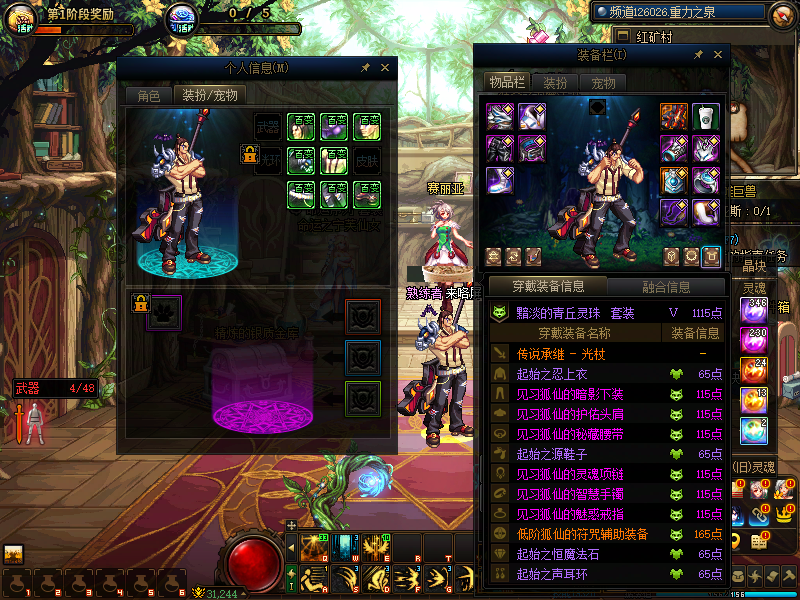Switch to the 角色 character tab
This screenshot has height=600, width=800.
tap(148, 96)
